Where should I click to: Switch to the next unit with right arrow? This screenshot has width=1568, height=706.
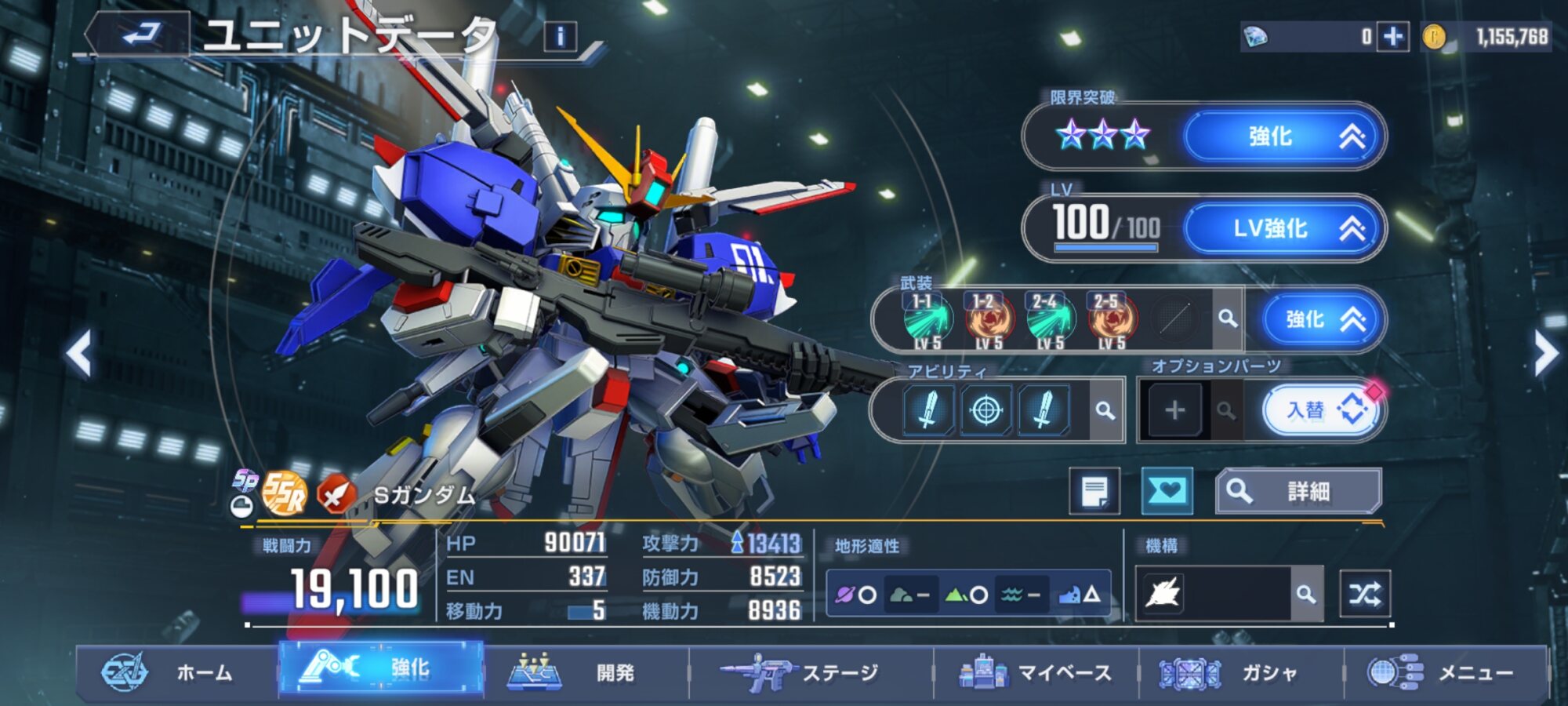coord(1544,353)
